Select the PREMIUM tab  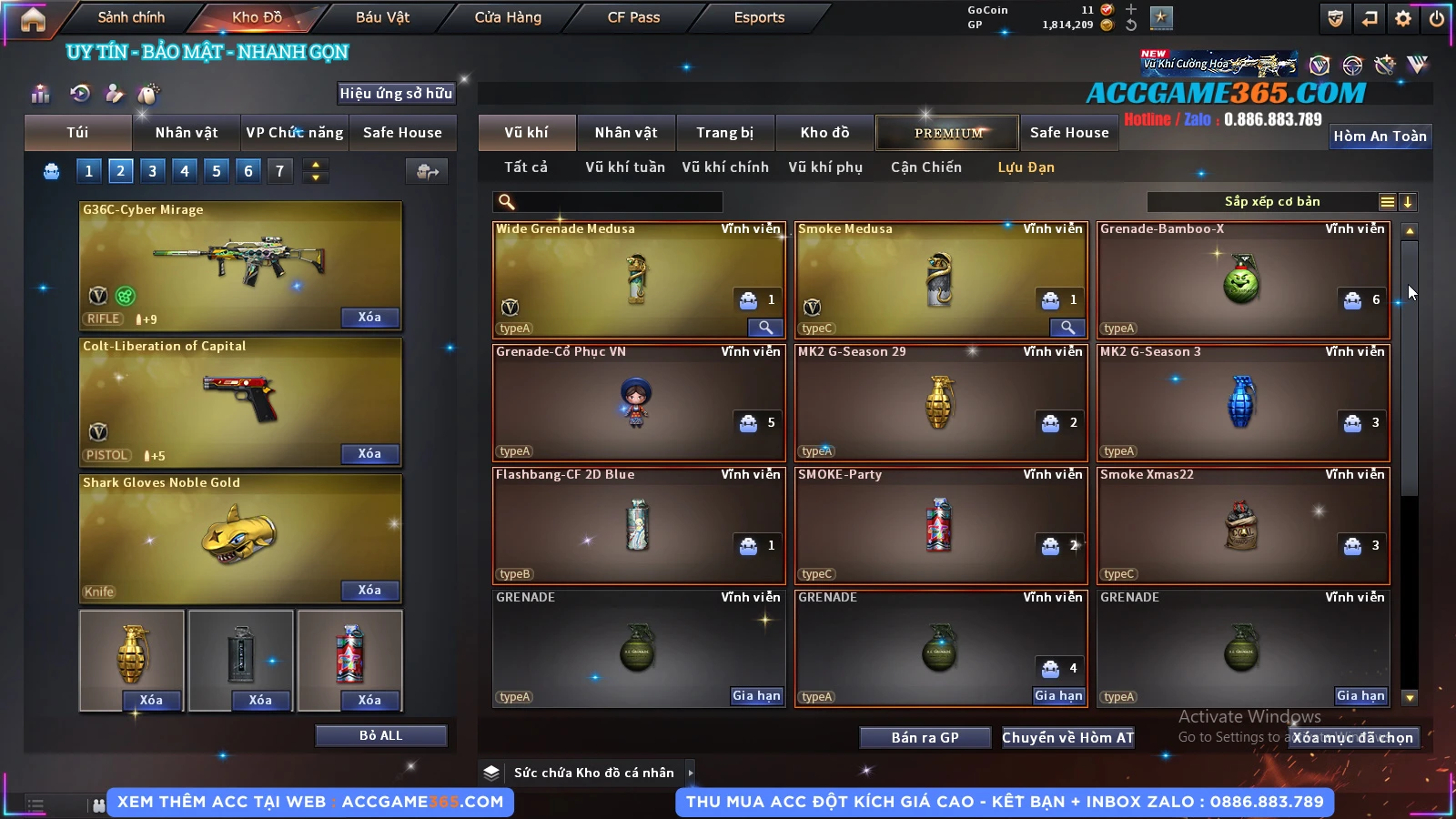[947, 133]
